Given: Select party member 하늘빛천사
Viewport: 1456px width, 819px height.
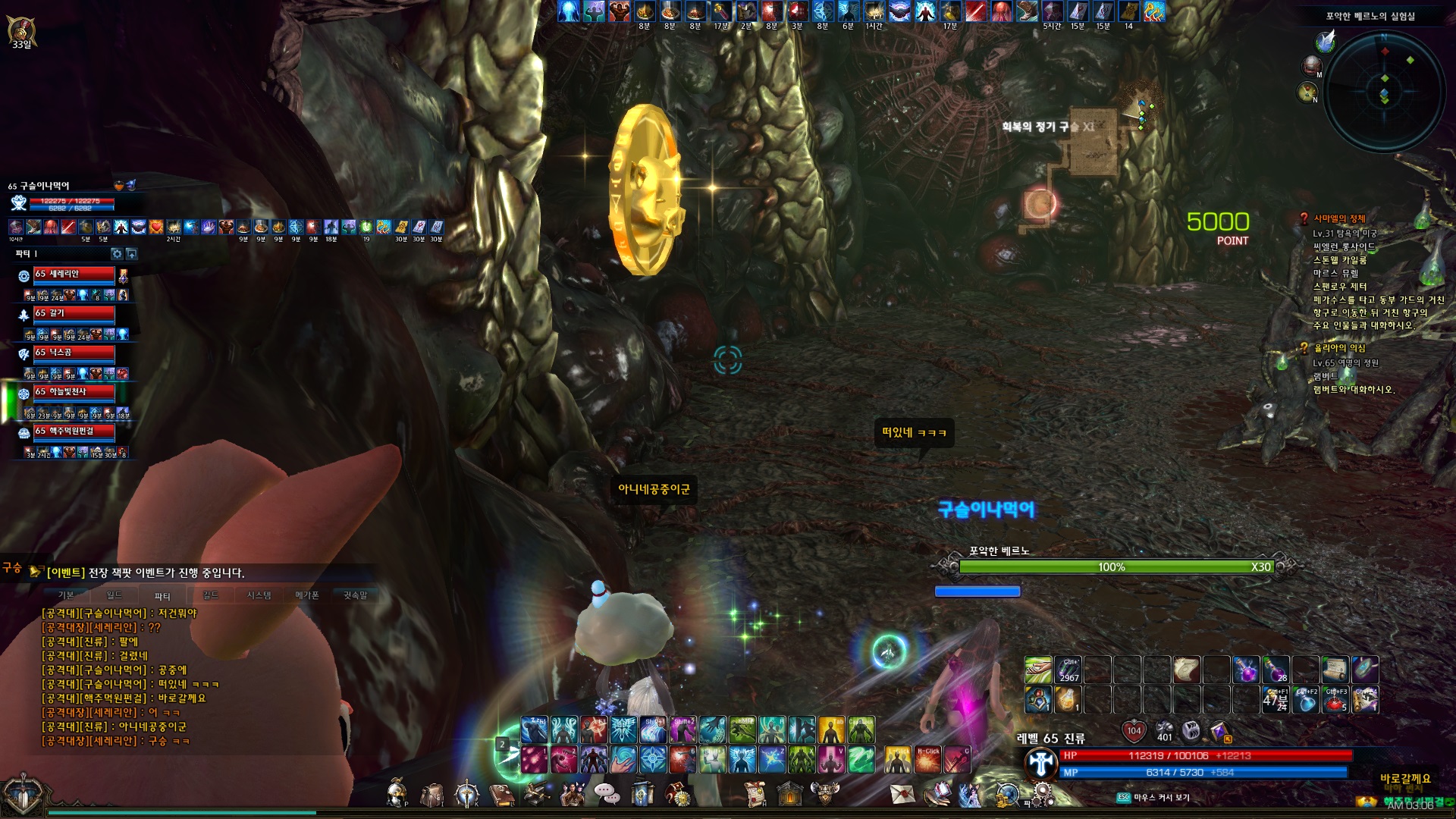Looking at the screenshot, I should coord(74,392).
